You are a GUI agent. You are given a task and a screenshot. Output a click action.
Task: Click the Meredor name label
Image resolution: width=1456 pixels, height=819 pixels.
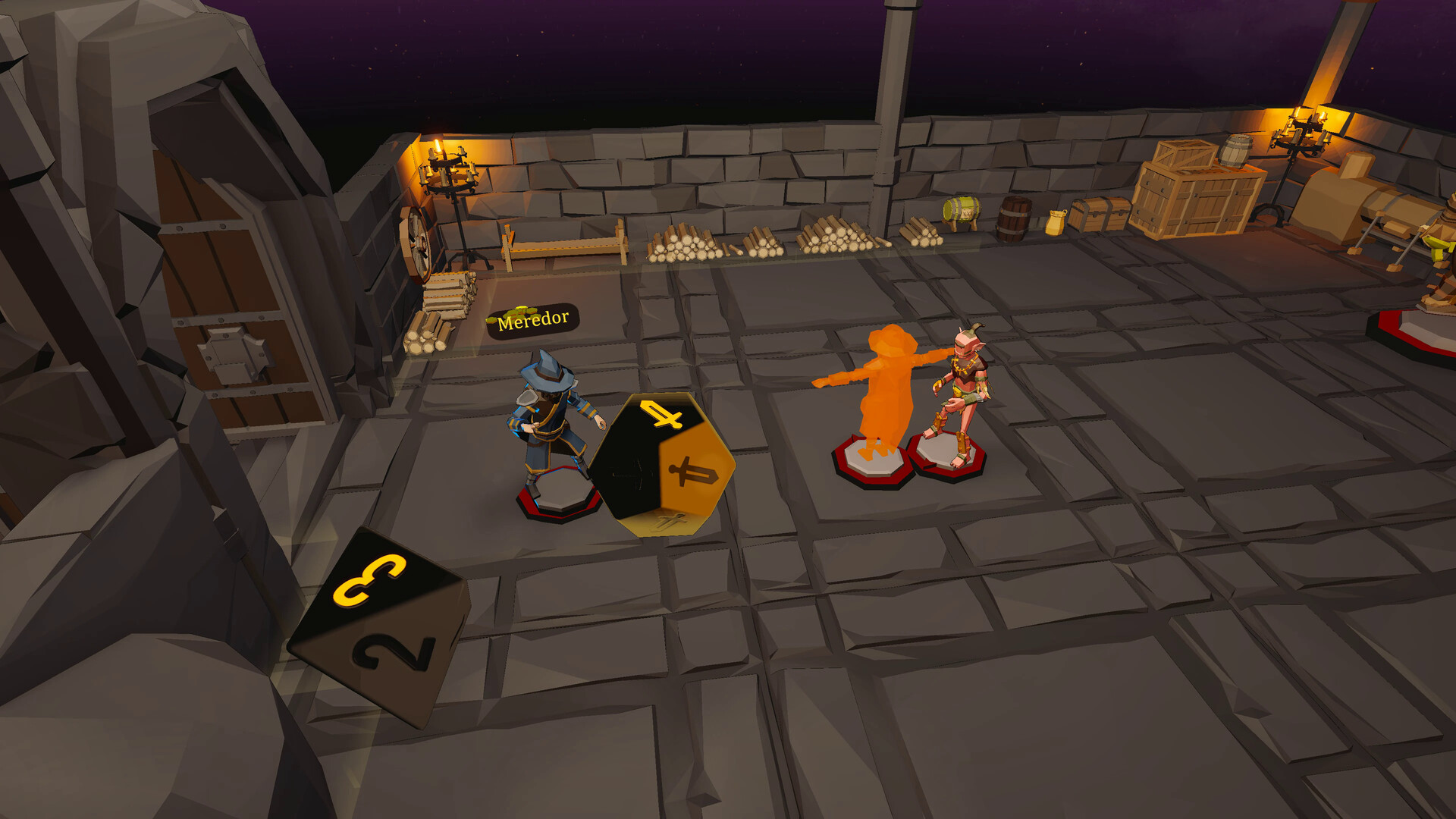pos(534,320)
